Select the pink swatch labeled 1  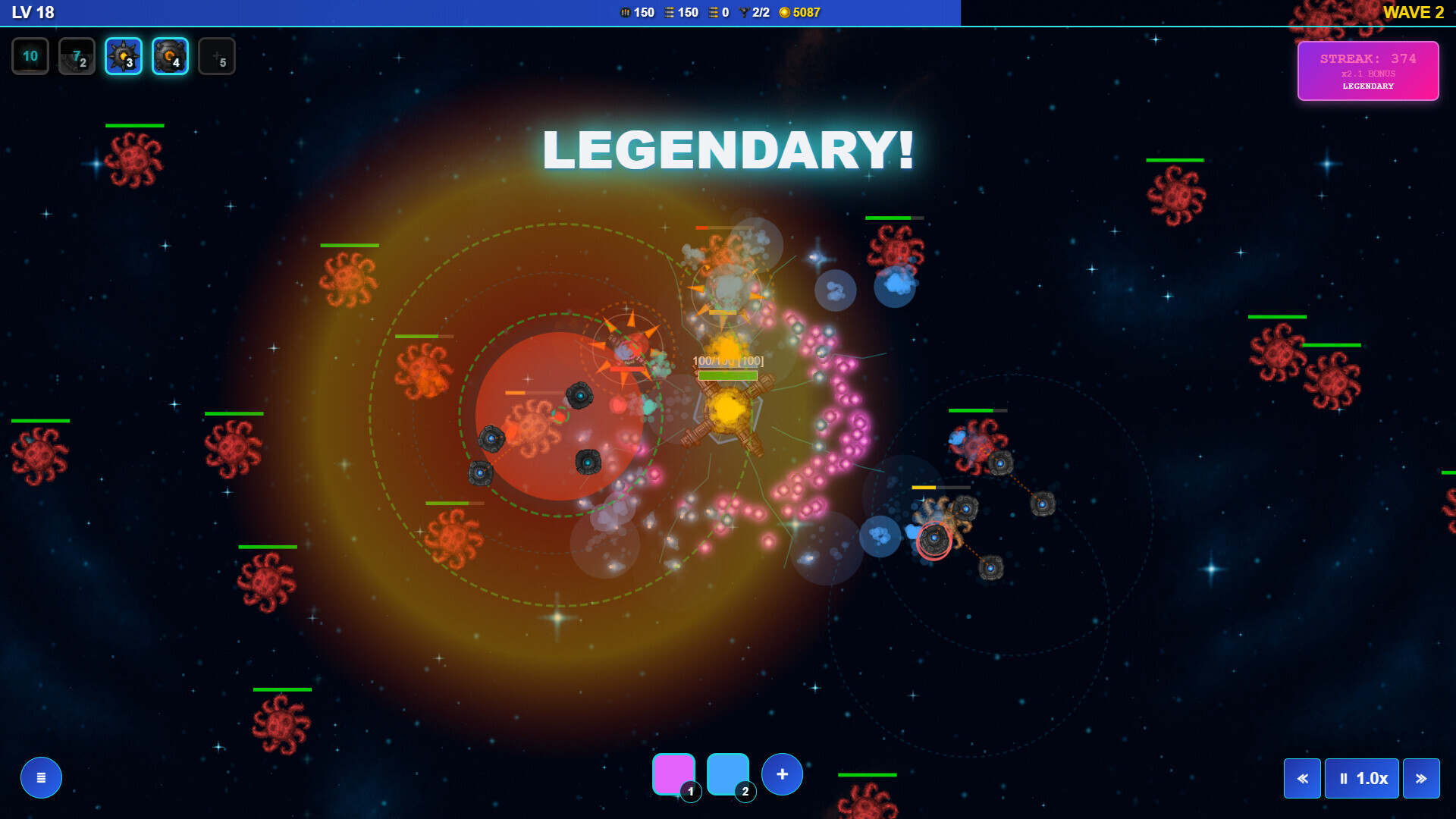pos(674,773)
